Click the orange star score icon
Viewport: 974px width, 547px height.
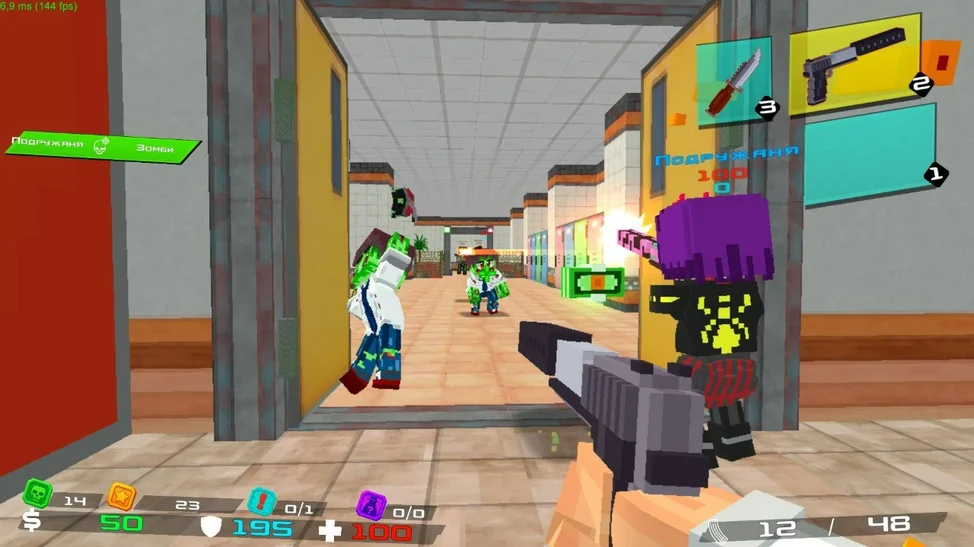click(x=122, y=495)
